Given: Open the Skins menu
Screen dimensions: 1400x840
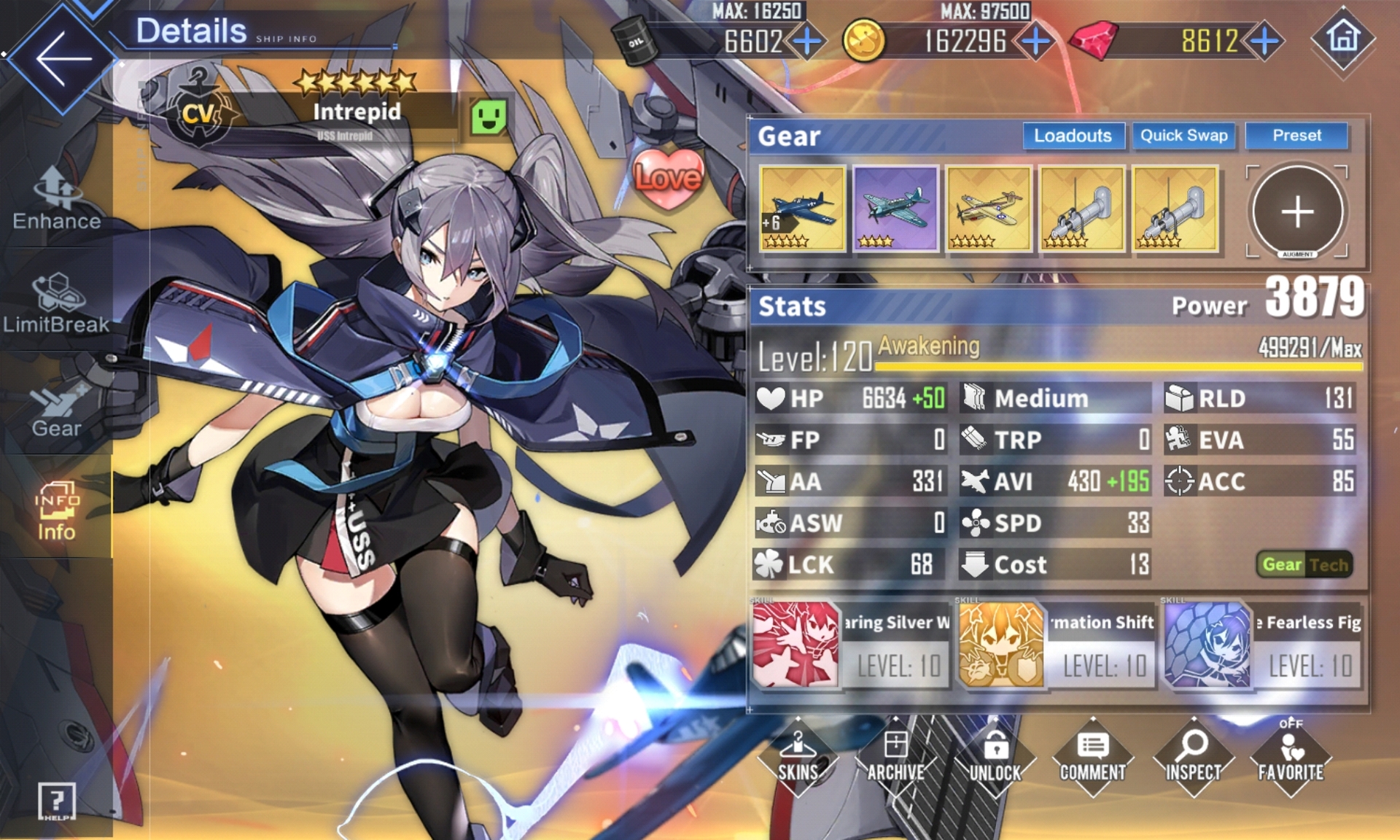Looking at the screenshot, I should (x=798, y=758).
